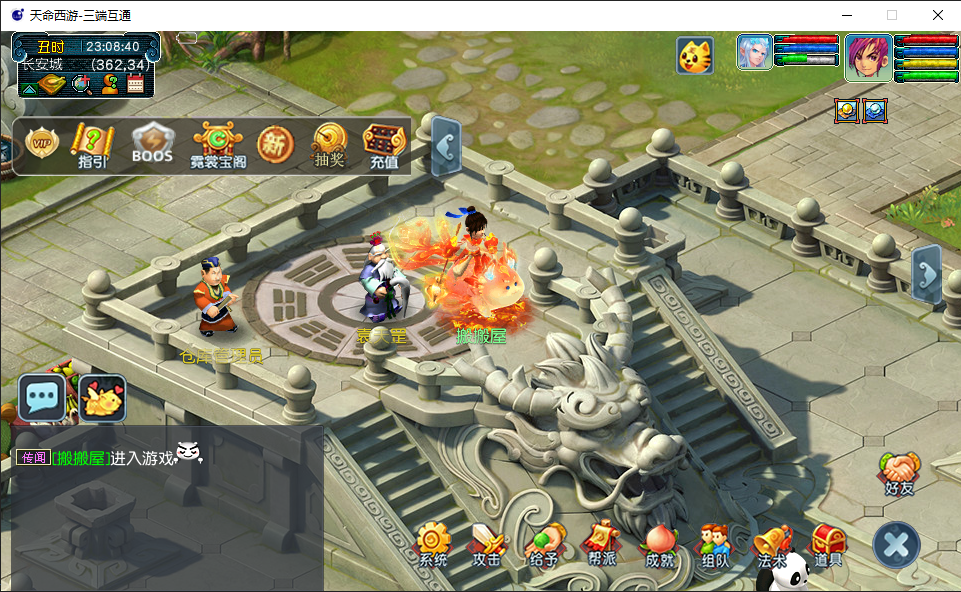
Task: Close the bottom menu with round X button
Action: coord(896,546)
